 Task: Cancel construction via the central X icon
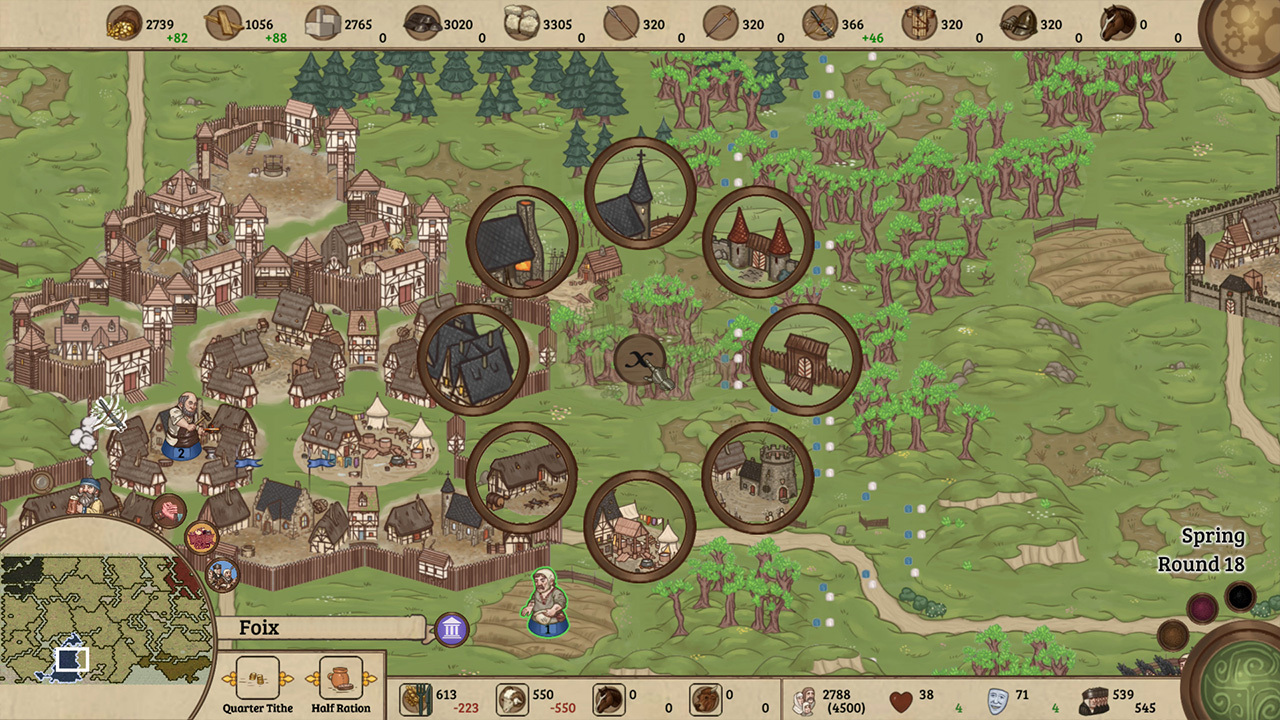[x=640, y=362]
